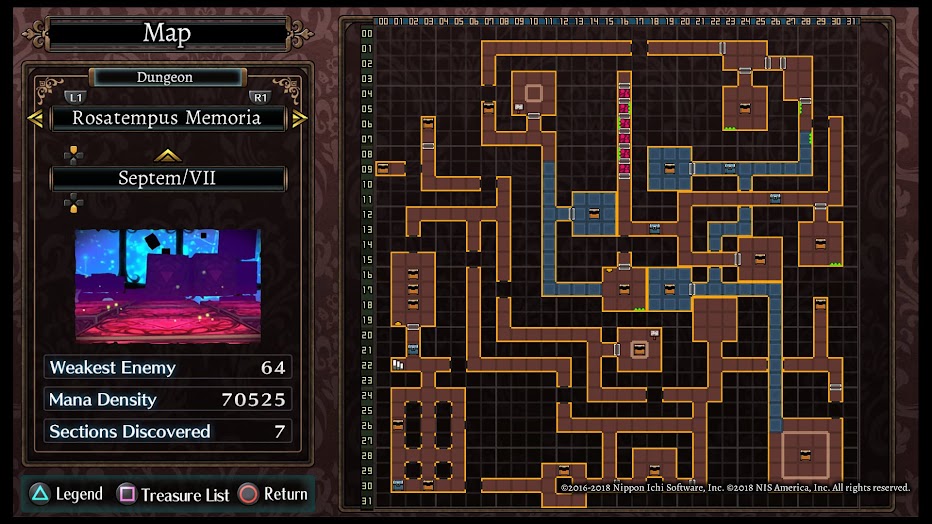Click the dungeon preview thumbnail
The height and width of the screenshot is (524, 932).
coord(167,286)
